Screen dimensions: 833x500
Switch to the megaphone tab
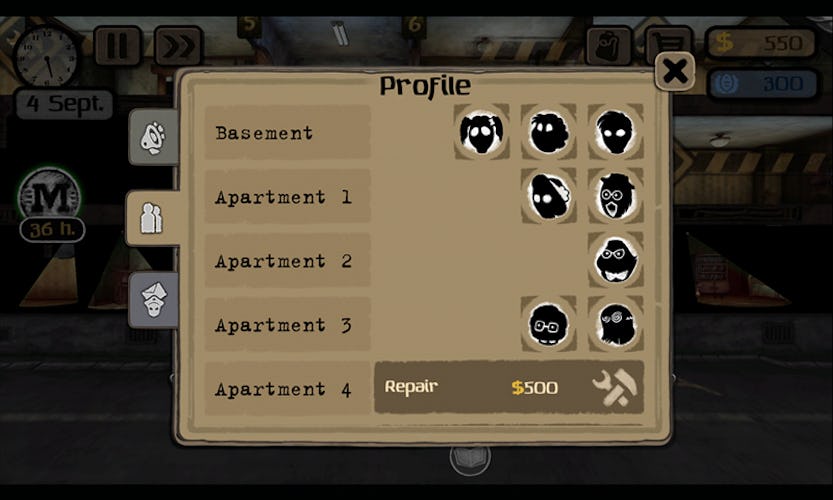tap(153, 138)
